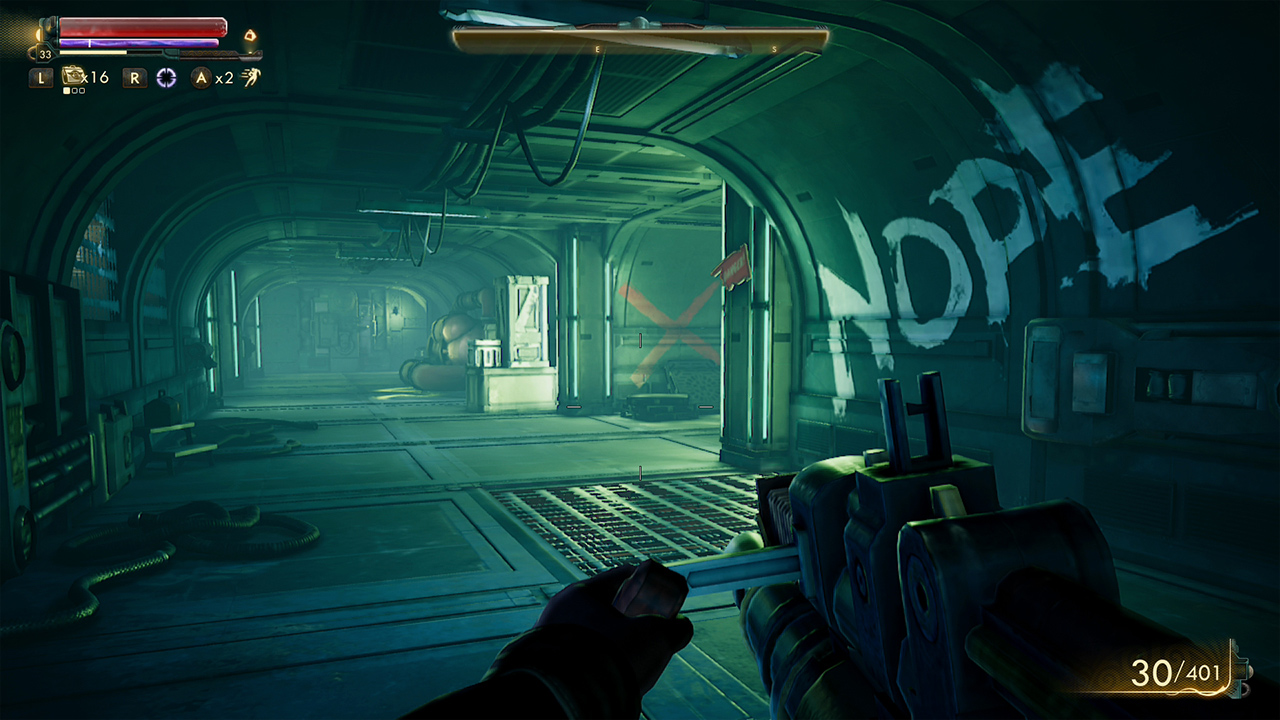Image resolution: width=1280 pixels, height=720 pixels.
Task: Click the S marker on the compass
Action: [x=774, y=49]
